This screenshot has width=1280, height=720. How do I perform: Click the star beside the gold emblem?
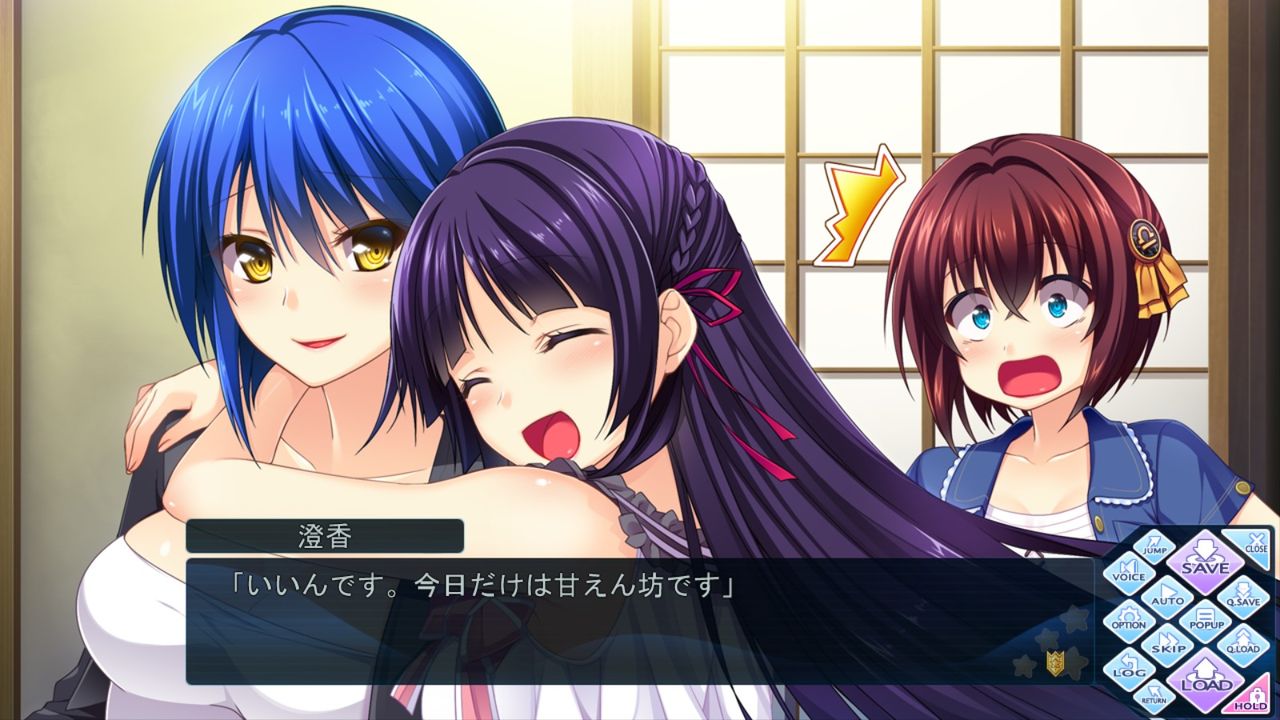point(1075,664)
